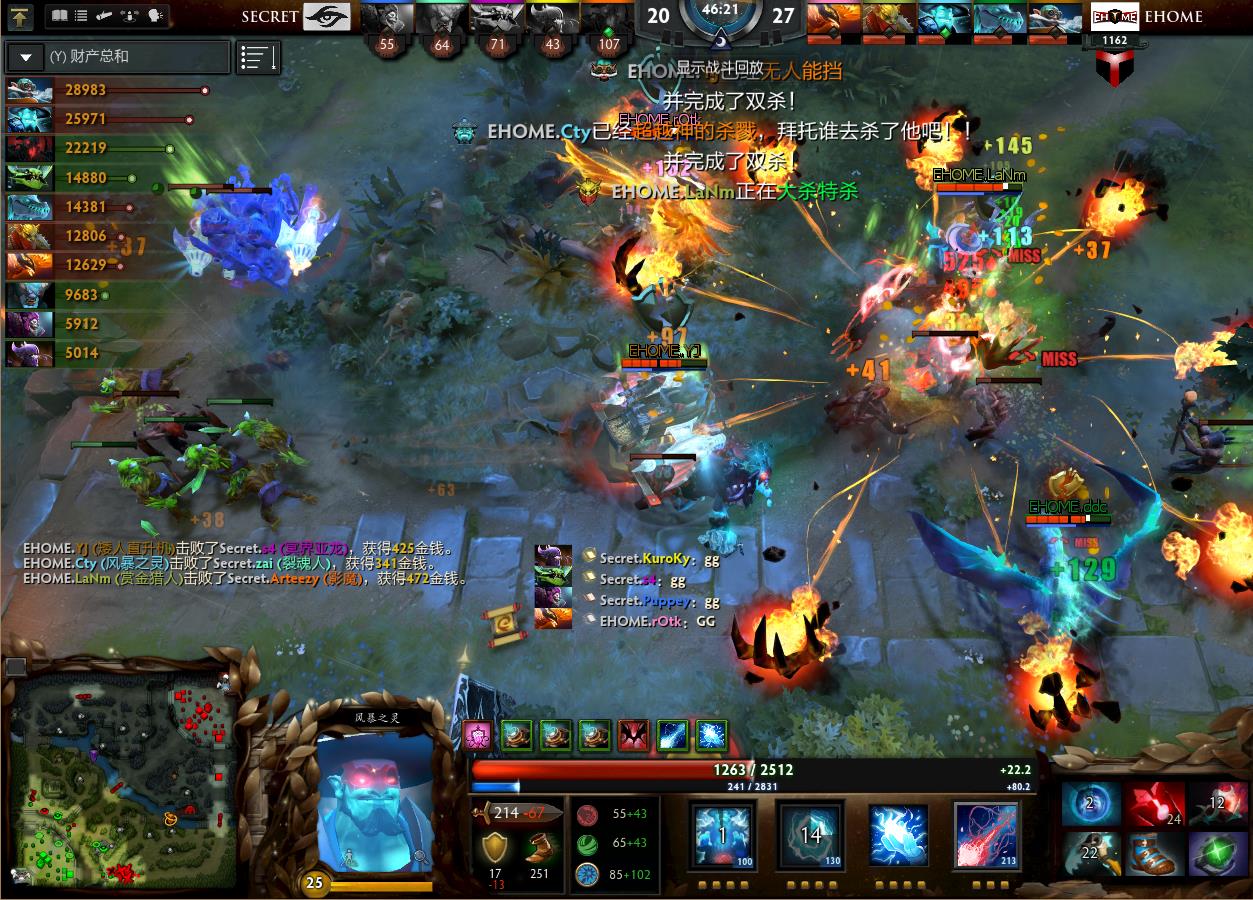Select the Phoenix hero portrait in top bar
This screenshot has width=1253, height=900.
tap(832, 18)
